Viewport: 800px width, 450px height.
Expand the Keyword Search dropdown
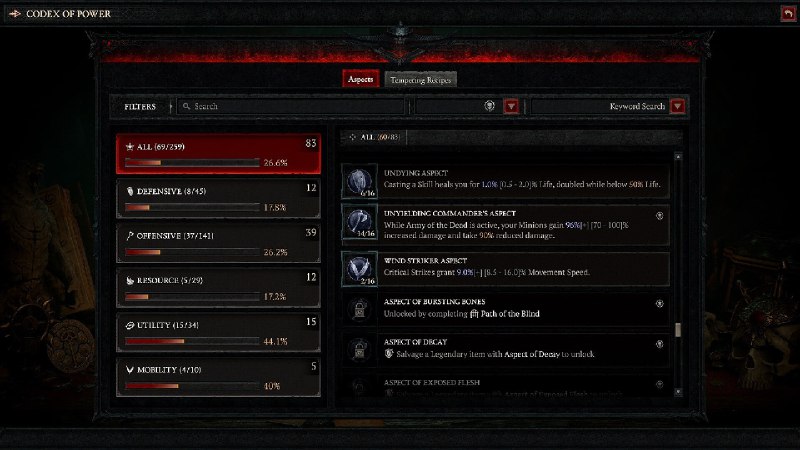click(677, 106)
